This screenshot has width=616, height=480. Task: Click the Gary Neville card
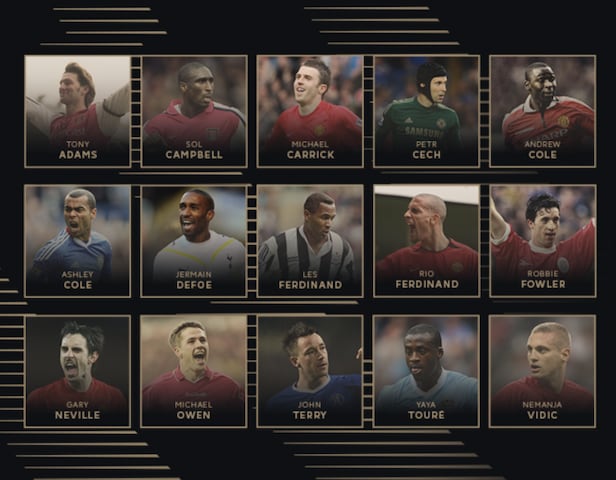coord(77,370)
